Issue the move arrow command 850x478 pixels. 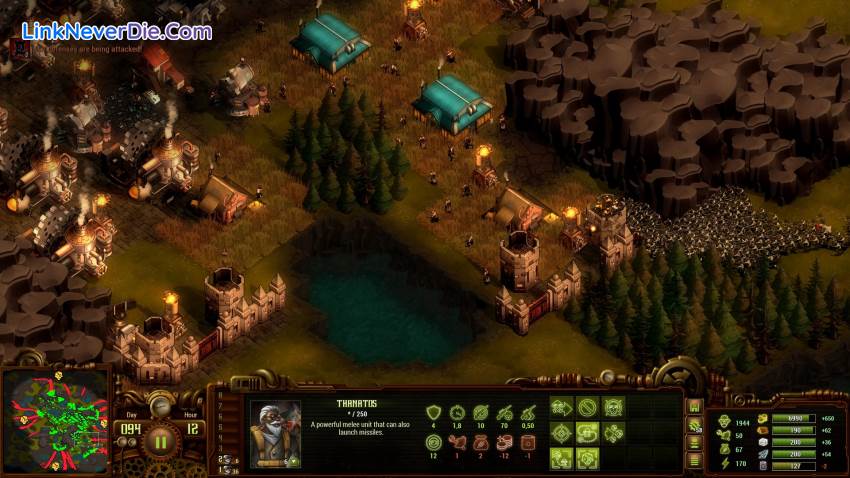[x=562, y=409]
